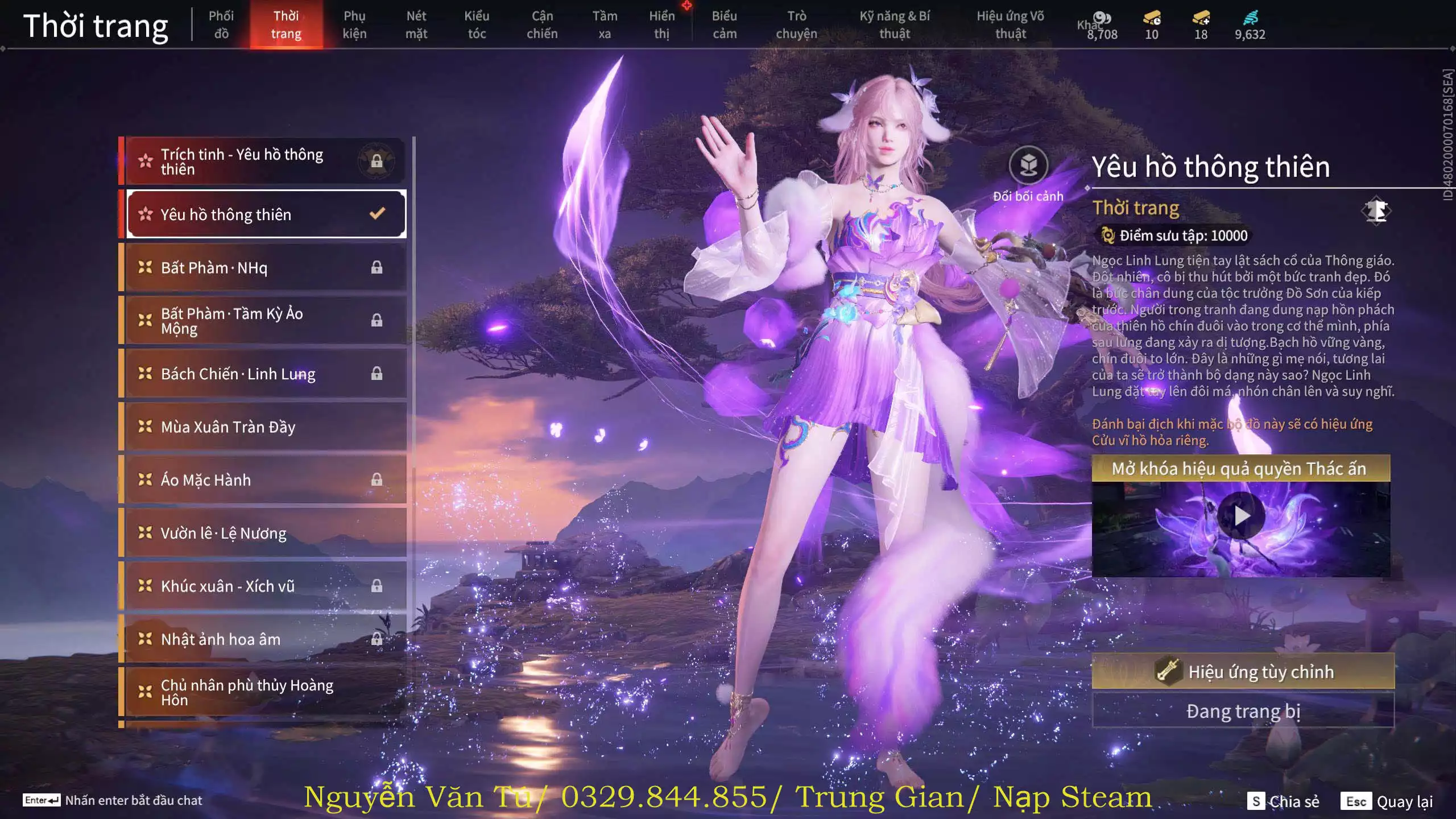Image resolution: width=1456 pixels, height=819 pixels.
Task: Open Hiệu ứng Võ thuật tab
Action: coord(1011,25)
